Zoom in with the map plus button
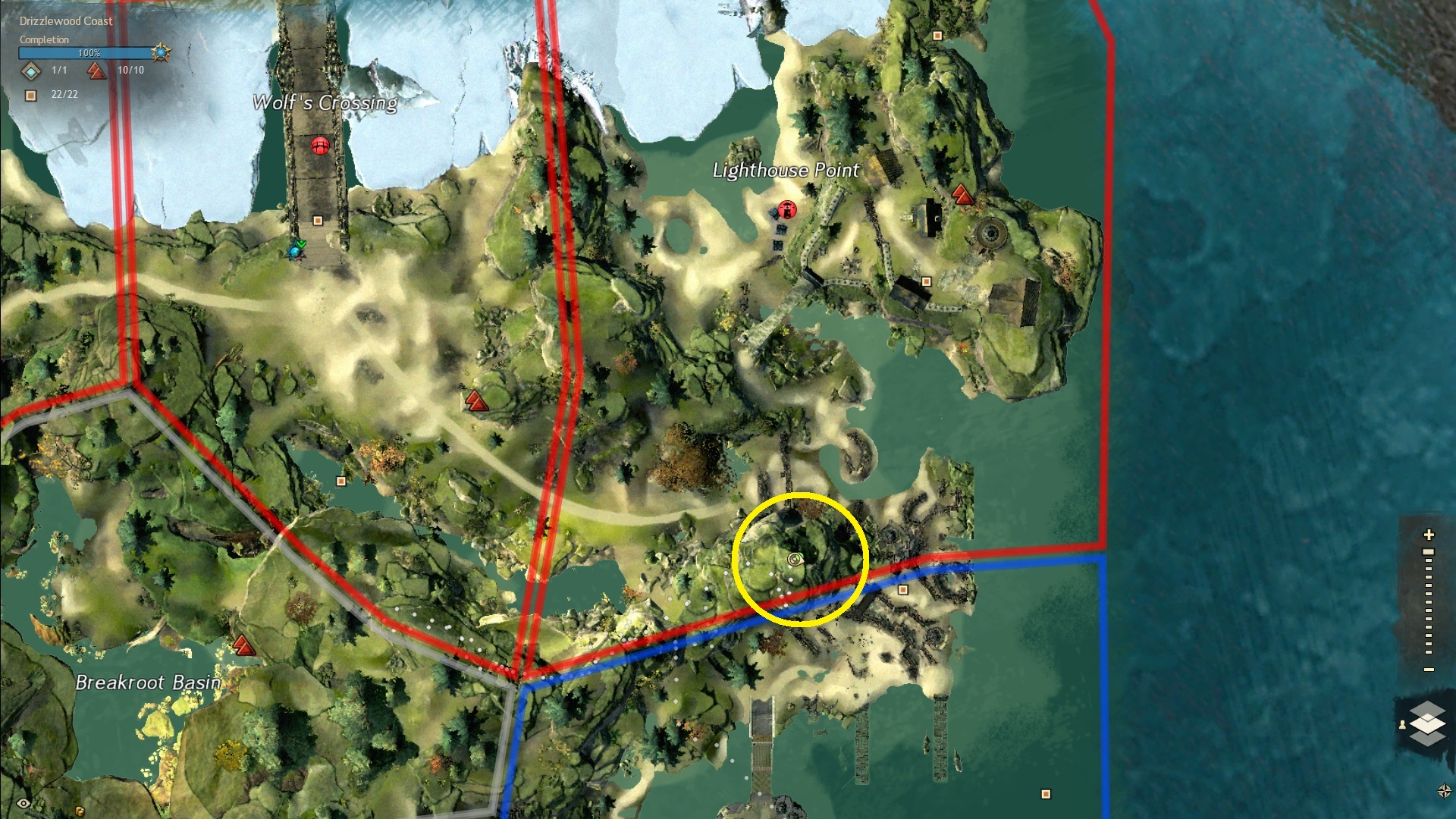1456x819 pixels. [x=1429, y=535]
